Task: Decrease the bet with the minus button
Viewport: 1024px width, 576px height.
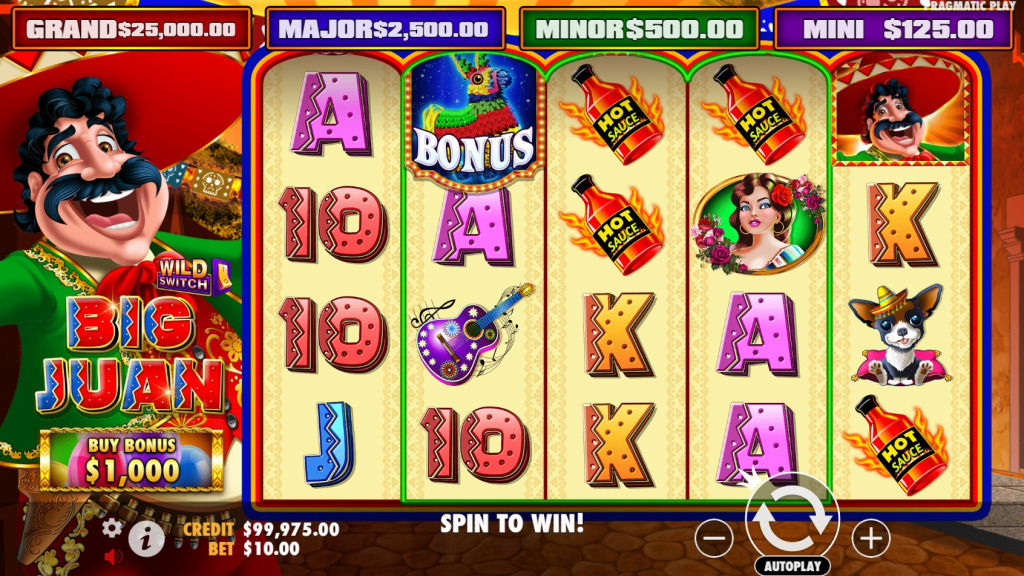Action: coord(714,539)
